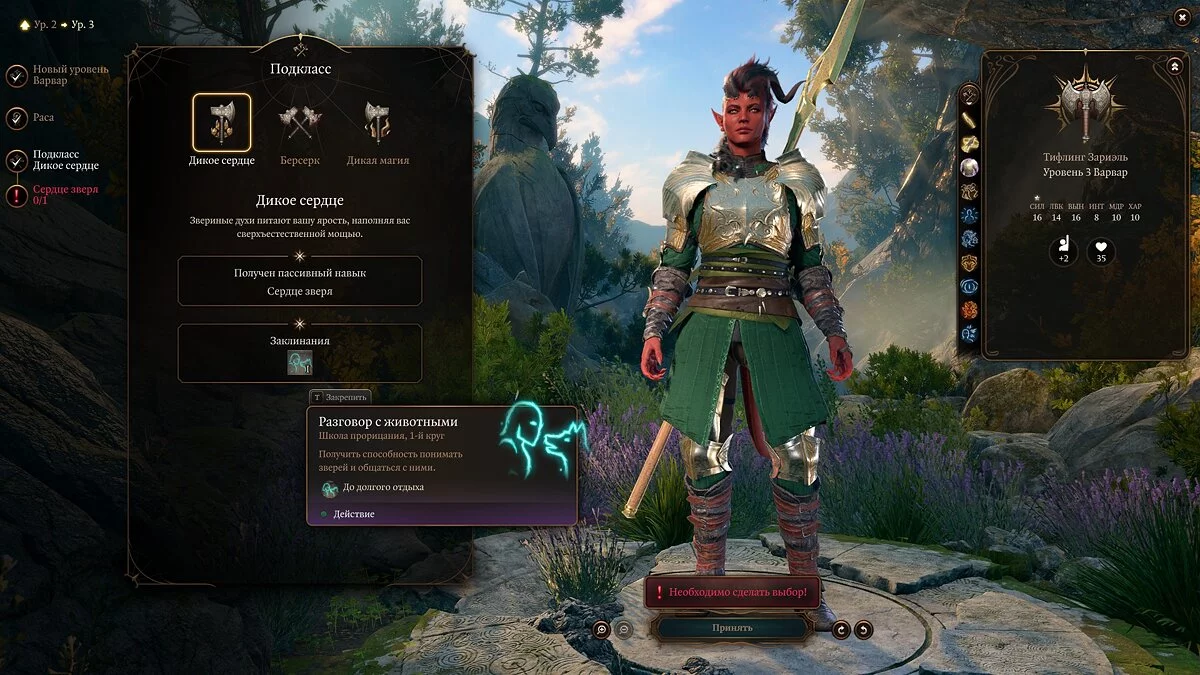
Task: Click the Разговор с животными spell icon
Action: pos(300,363)
